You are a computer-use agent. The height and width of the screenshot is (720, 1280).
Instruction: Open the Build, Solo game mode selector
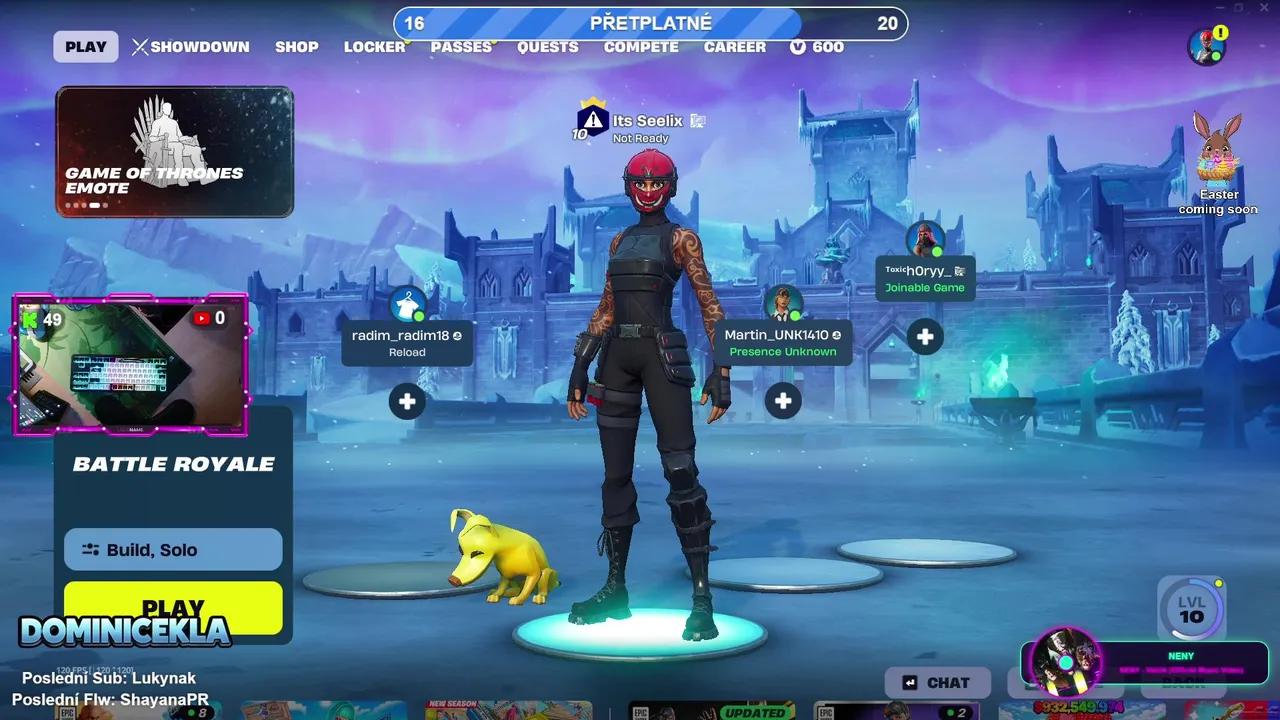click(x=172, y=549)
